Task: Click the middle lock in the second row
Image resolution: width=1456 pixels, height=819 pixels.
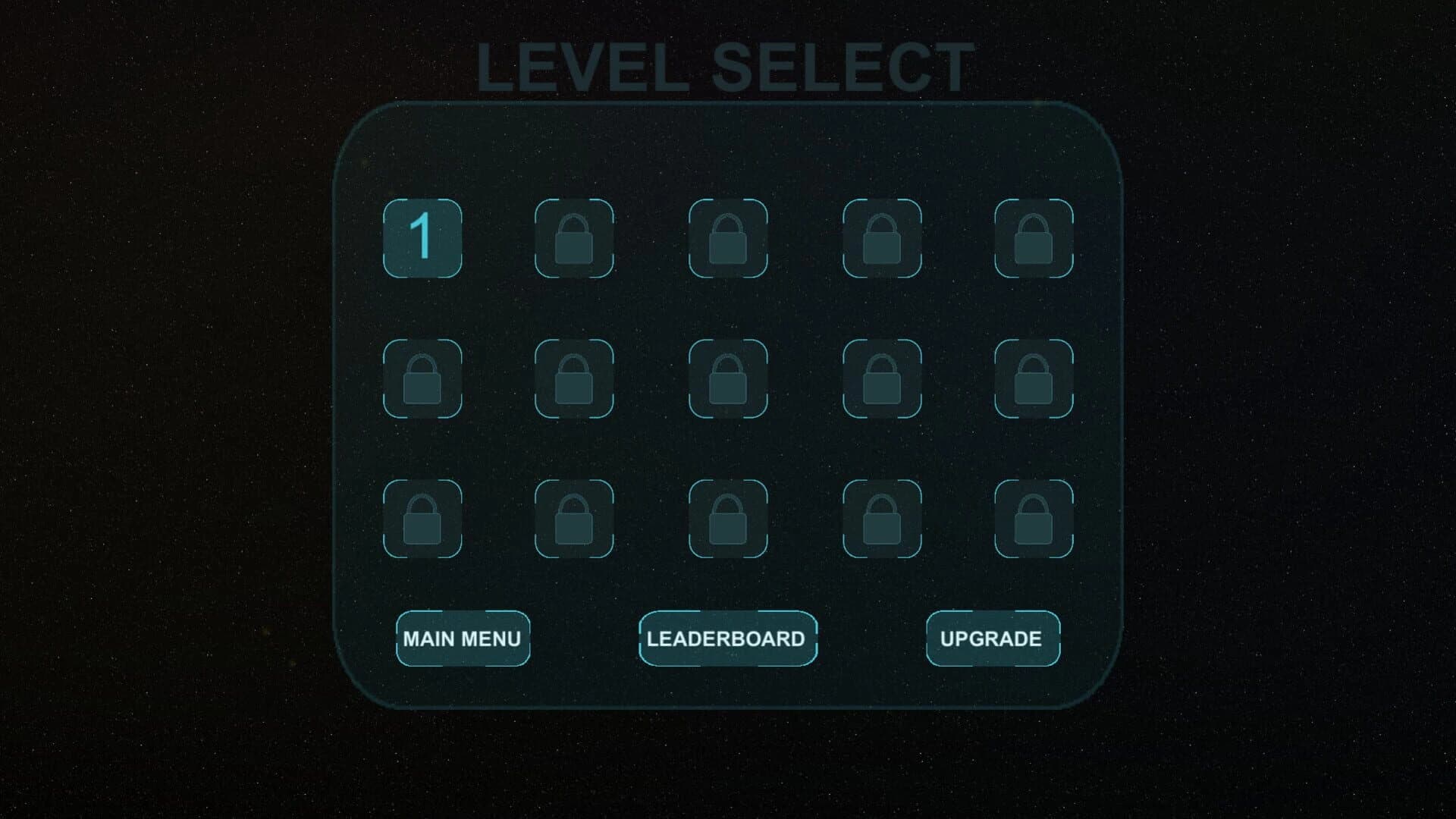Action: tap(729, 379)
